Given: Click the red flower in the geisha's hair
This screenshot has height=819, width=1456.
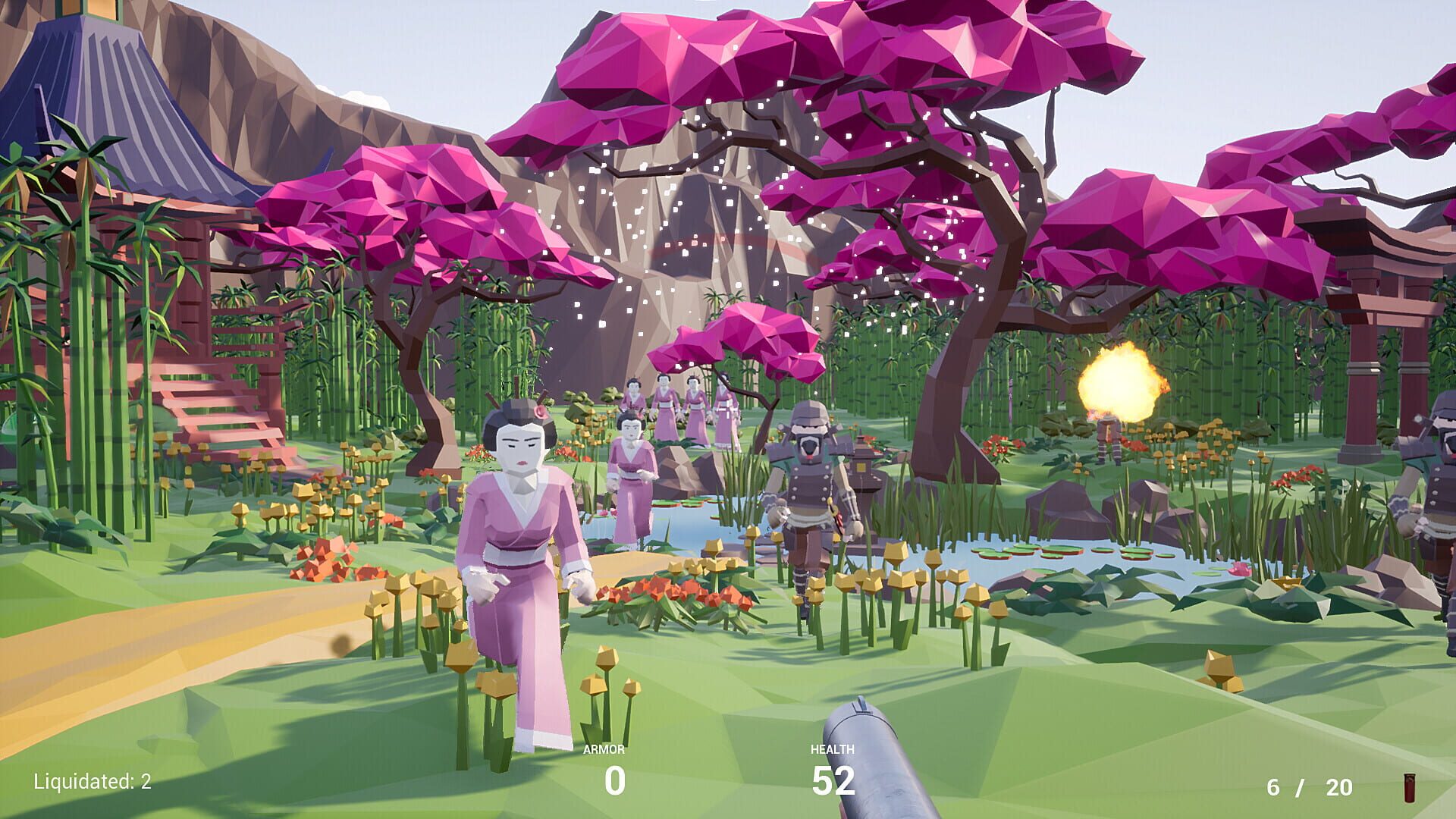Looking at the screenshot, I should (x=541, y=413).
